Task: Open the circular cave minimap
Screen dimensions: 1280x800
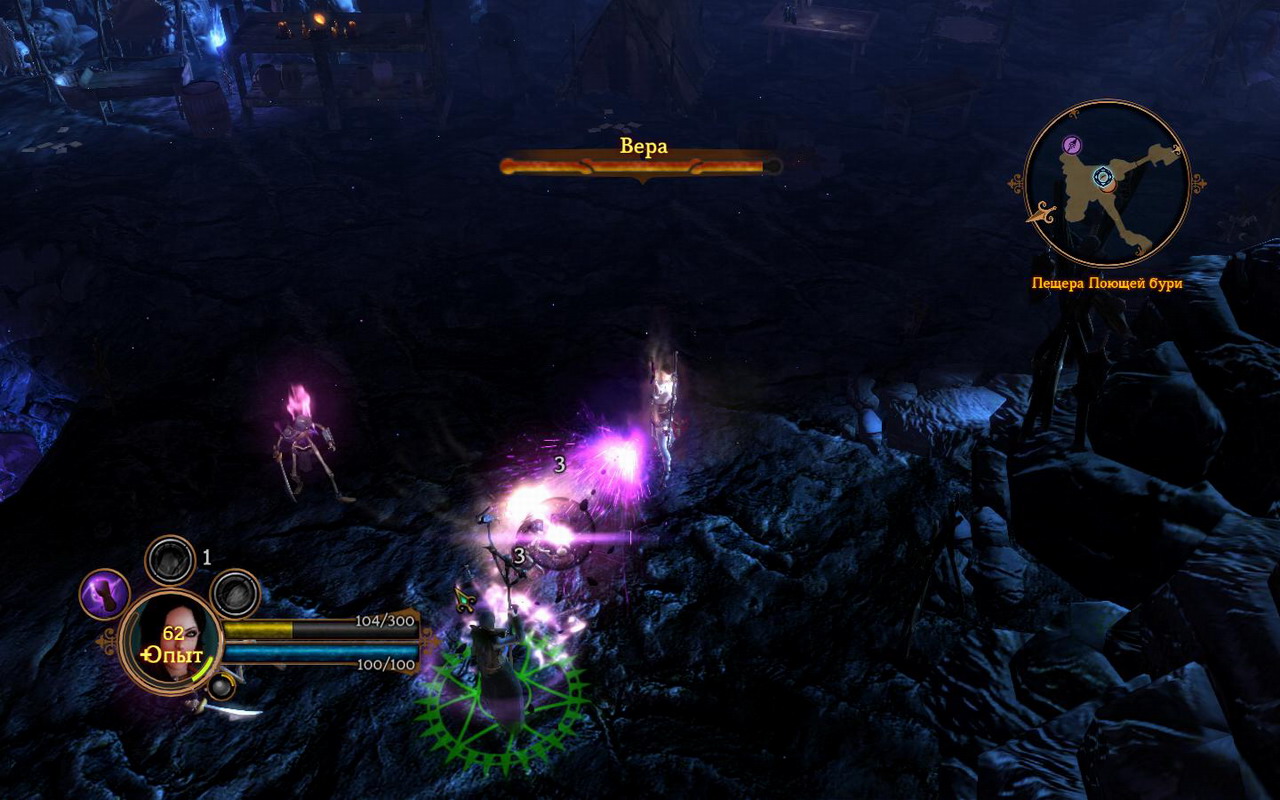Action: [1107, 183]
